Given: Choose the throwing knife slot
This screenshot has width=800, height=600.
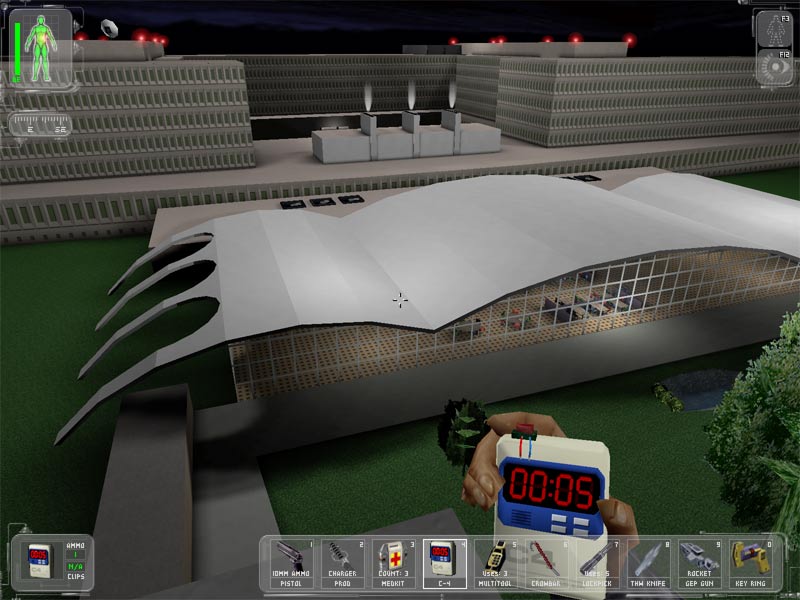Looking at the screenshot, I should click(x=646, y=563).
